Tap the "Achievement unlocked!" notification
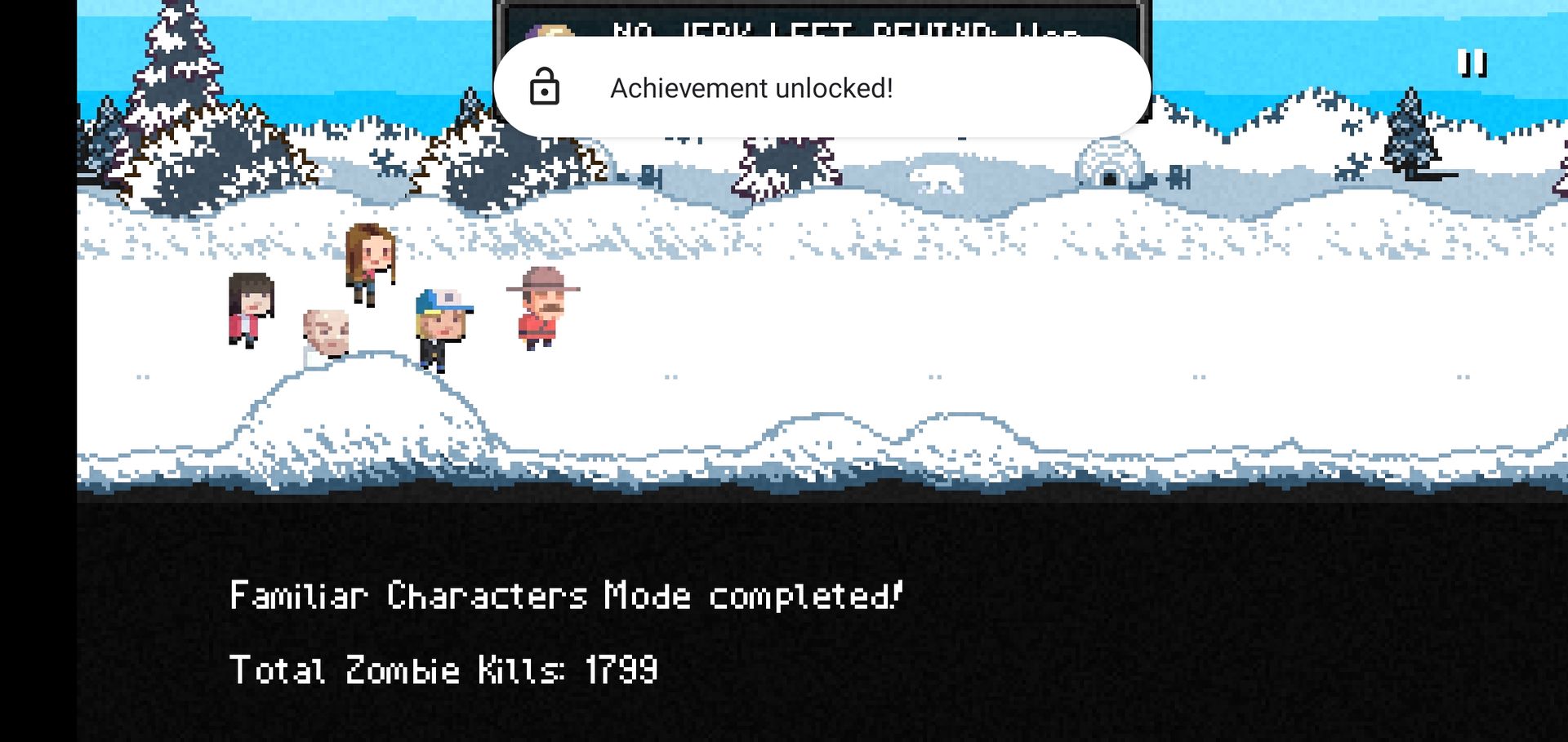This screenshot has width=1568, height=742. pos(822,87)
